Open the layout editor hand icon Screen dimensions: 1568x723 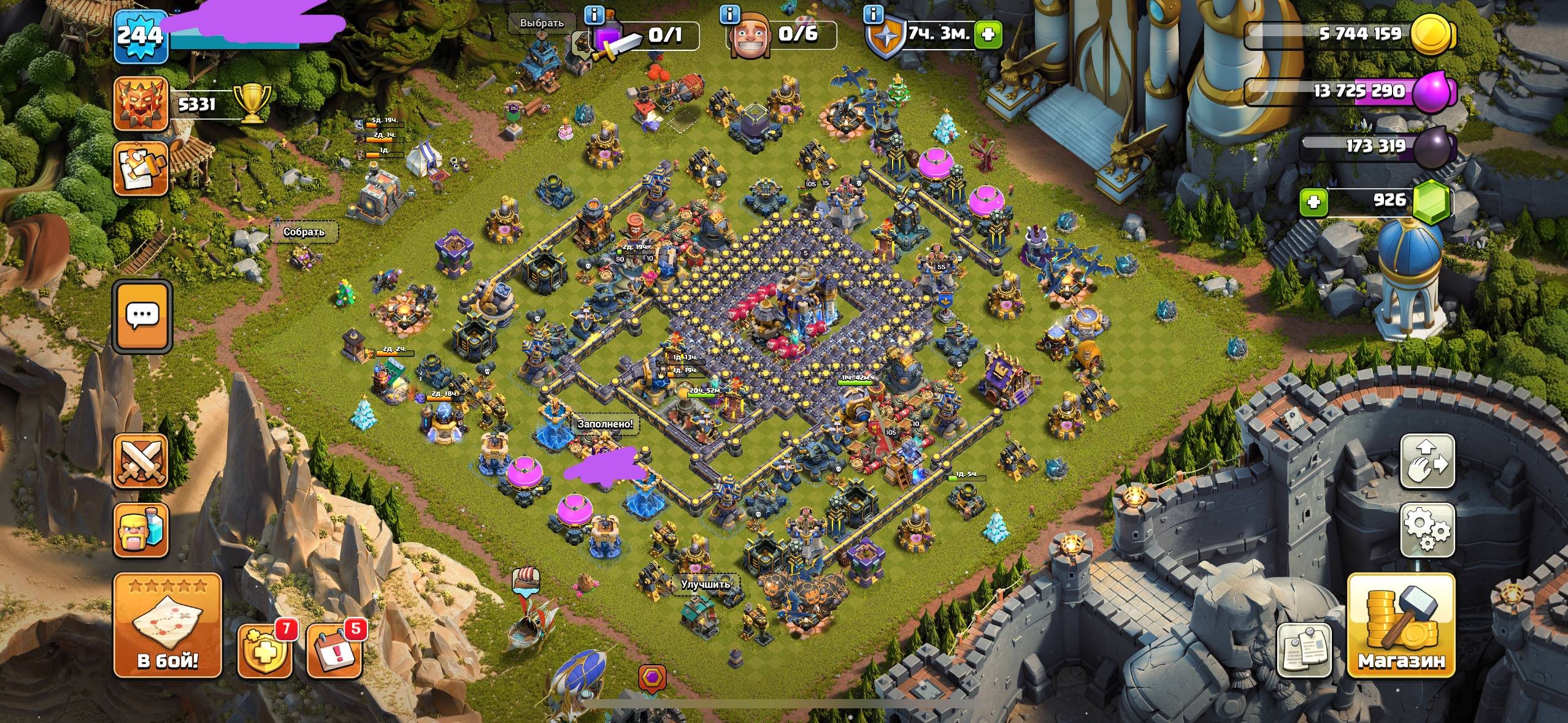coord(1428,461)
